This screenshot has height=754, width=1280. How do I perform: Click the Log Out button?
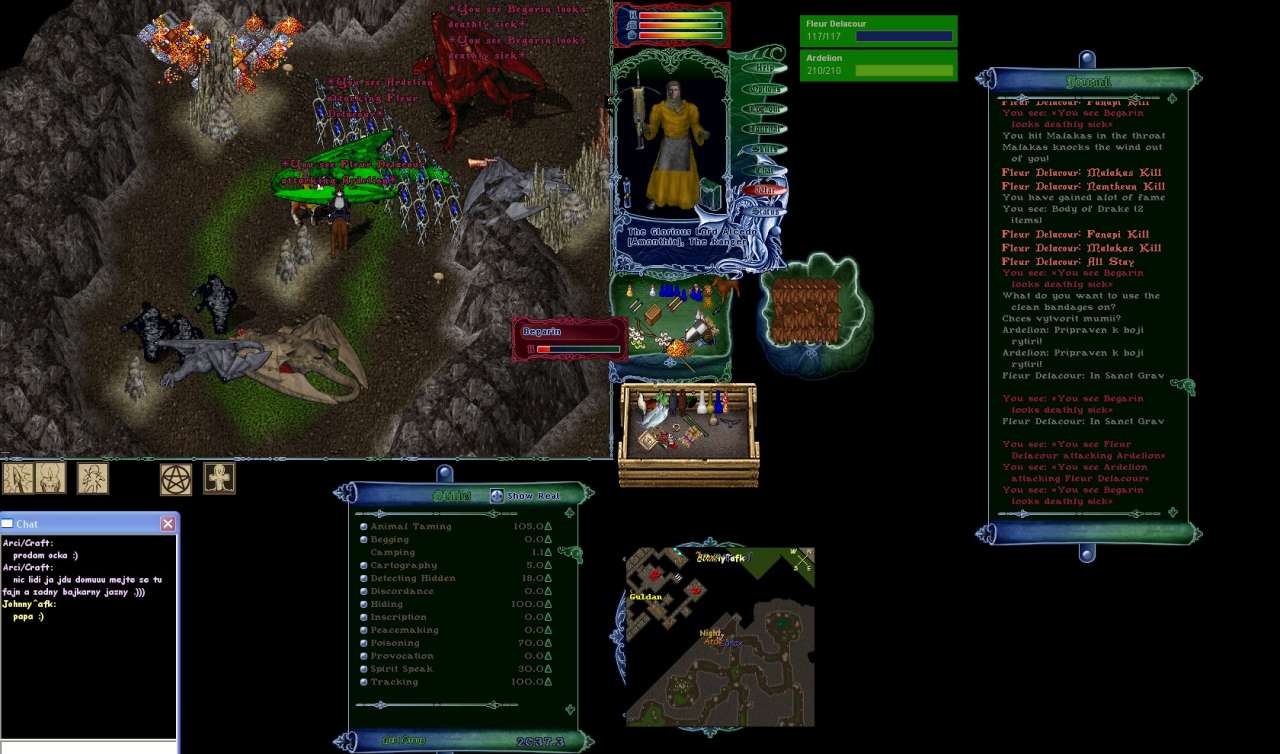765,109
